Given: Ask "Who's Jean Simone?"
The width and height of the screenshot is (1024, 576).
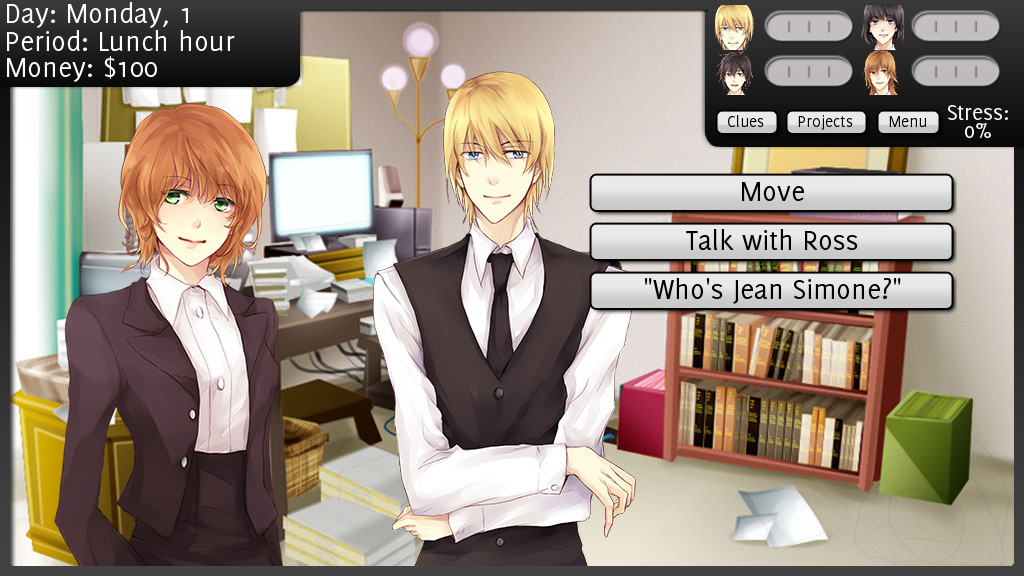Looking at the screenshot, I should coord(771,290).
